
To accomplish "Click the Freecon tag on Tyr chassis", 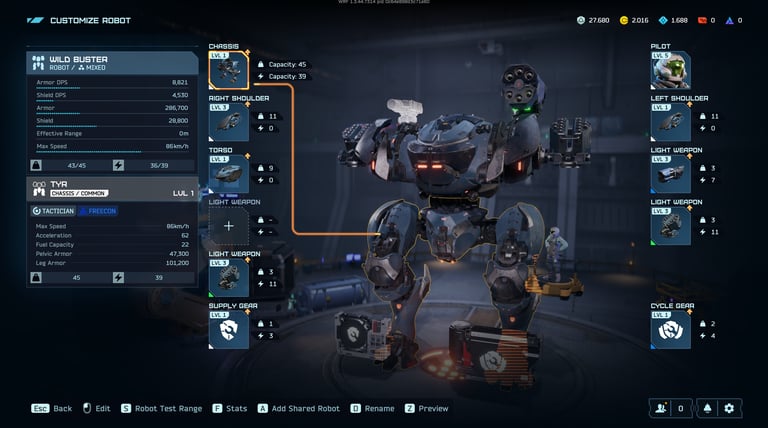I will pyautogui.click(x=98, y=211).
